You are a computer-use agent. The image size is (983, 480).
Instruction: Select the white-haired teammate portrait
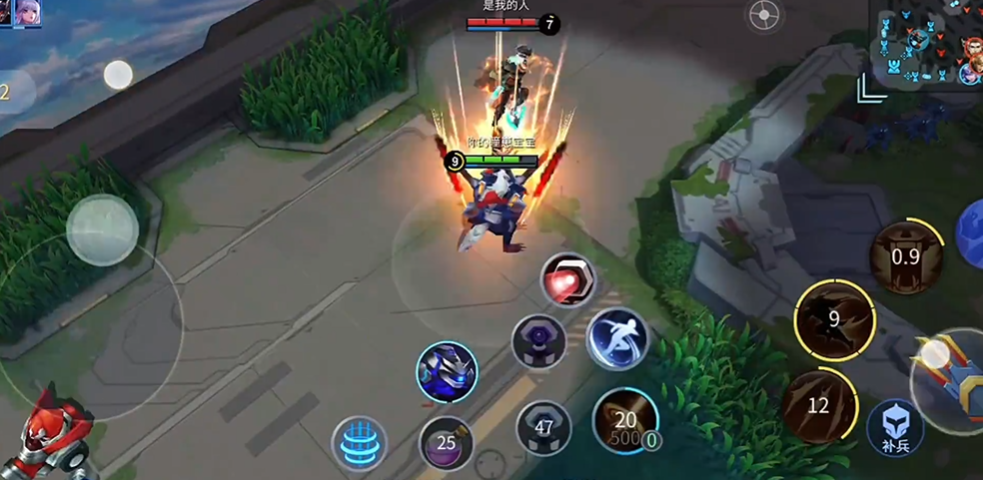(27, 13)
